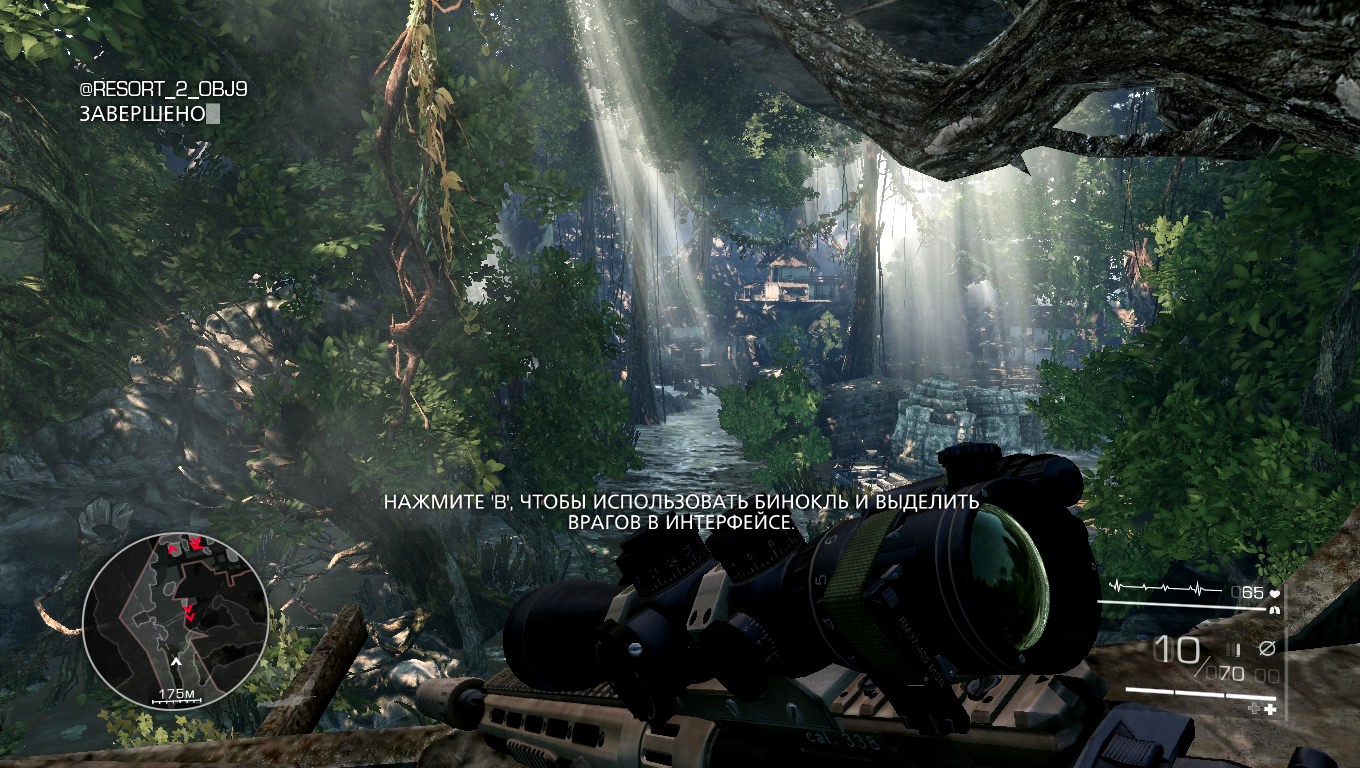Open the circular minimap
This screenshot has width=1360, height=768.
point(175,618)
